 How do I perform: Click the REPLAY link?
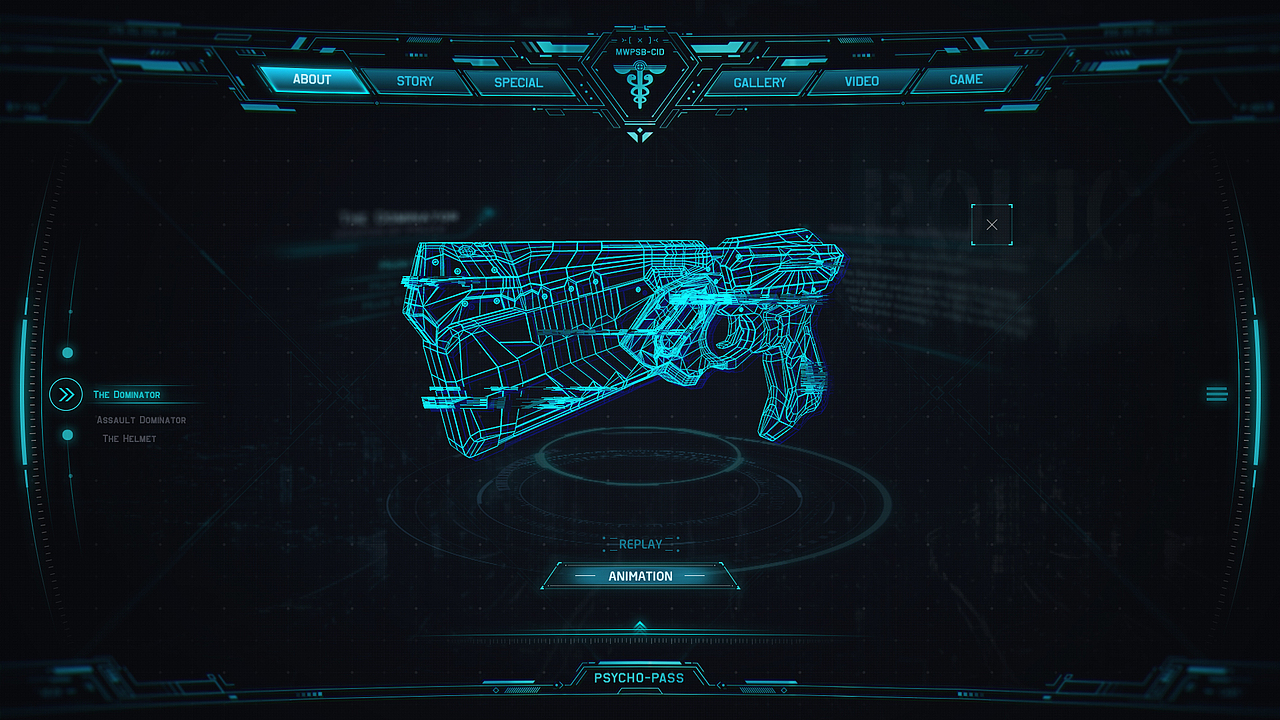tap(640, 544)
